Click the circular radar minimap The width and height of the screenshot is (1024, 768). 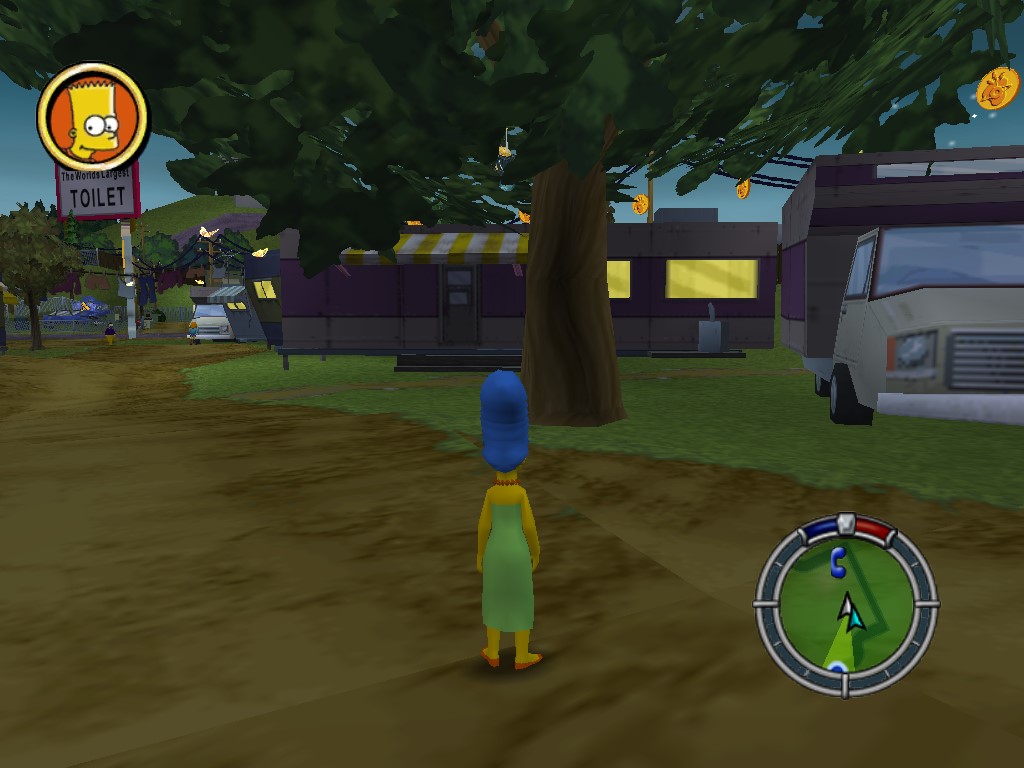coord(846,606)
